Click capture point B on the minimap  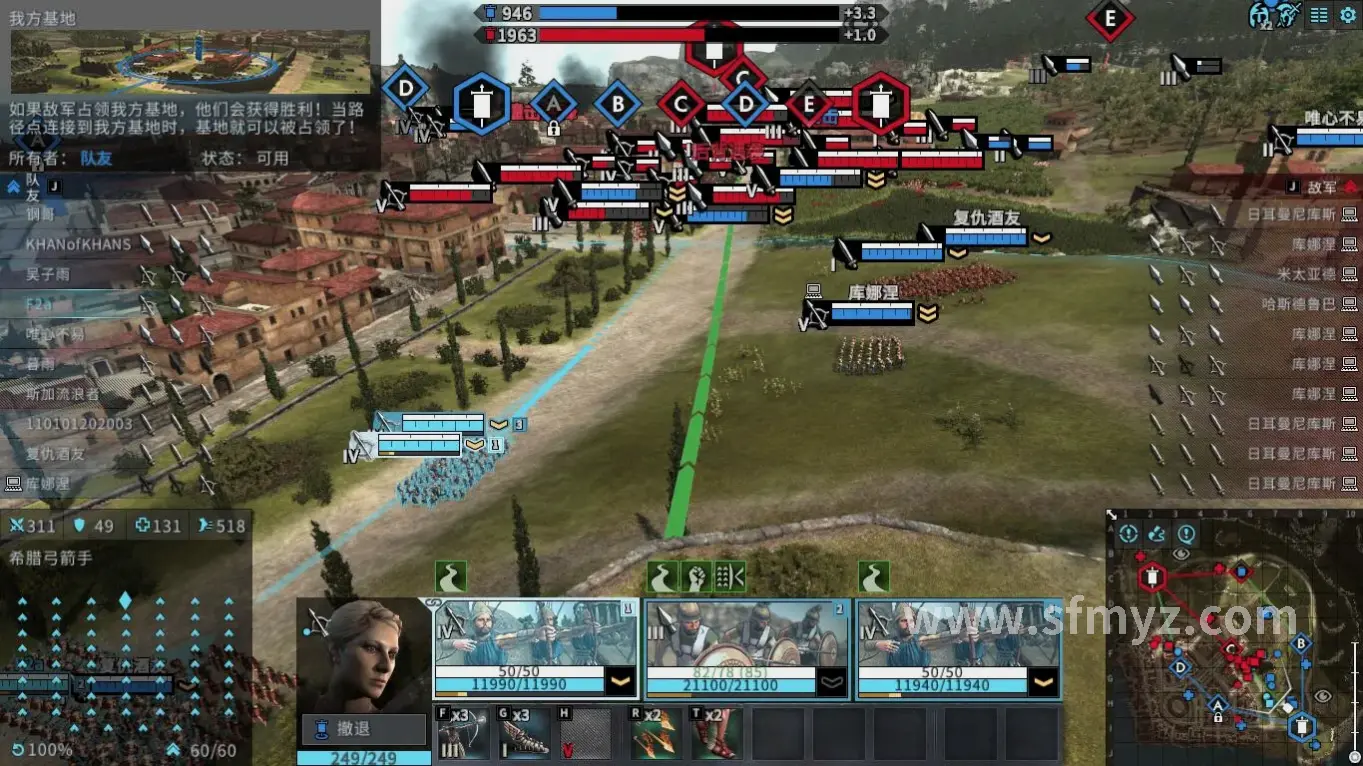click(1300, 644)
